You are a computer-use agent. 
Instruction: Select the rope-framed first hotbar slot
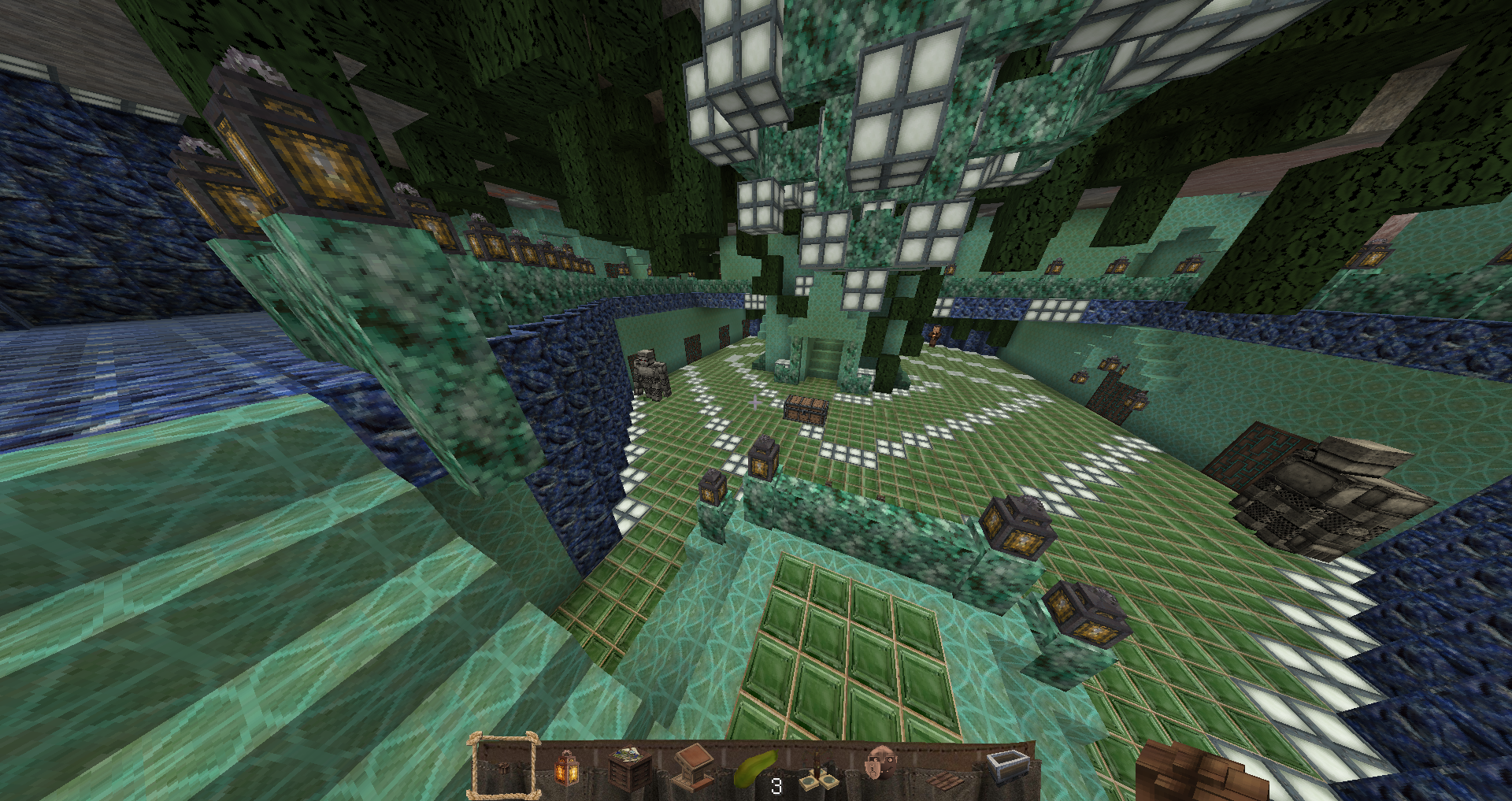pos(504,768)
